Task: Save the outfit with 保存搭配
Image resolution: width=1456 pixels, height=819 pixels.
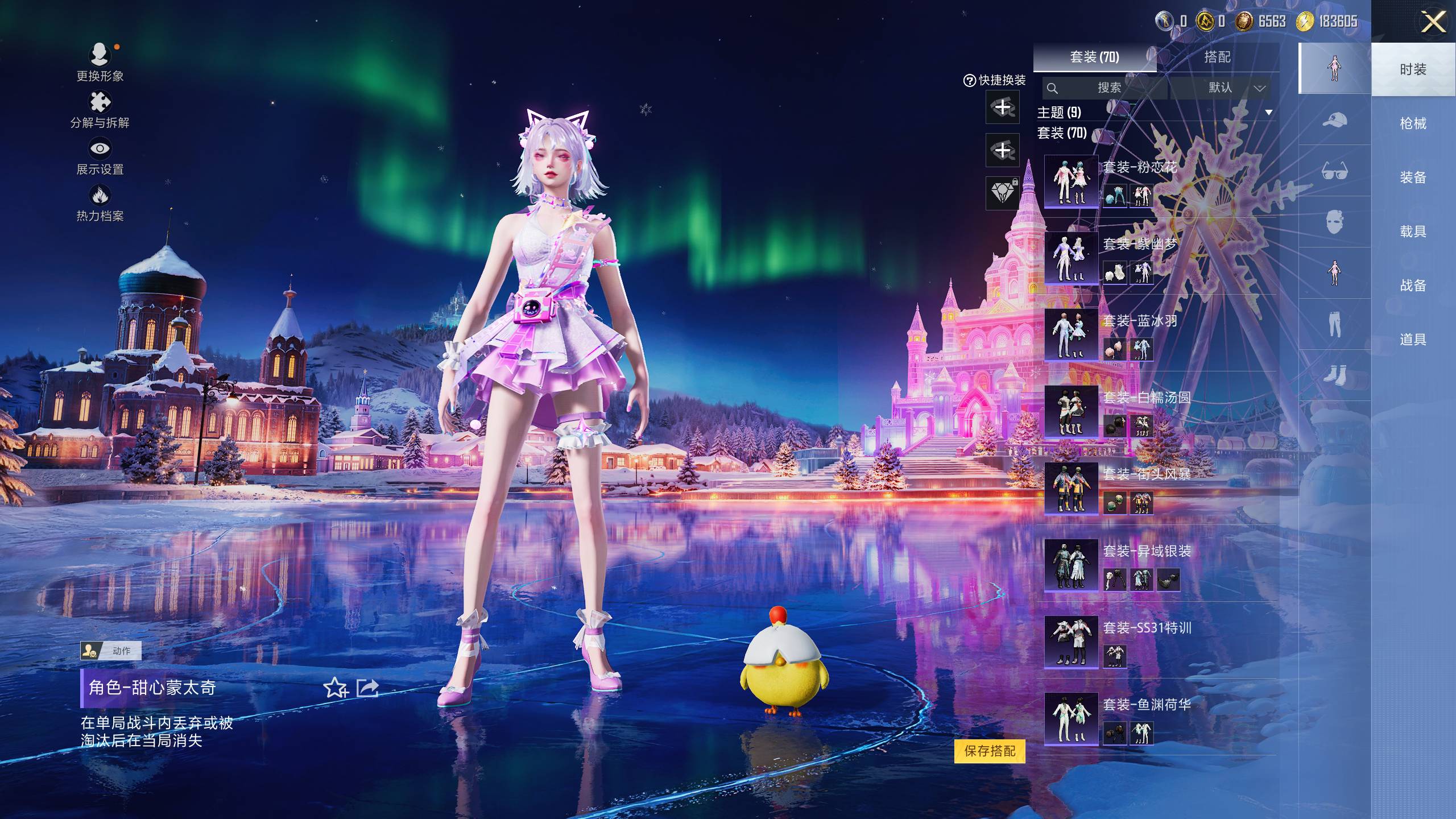Action: [x=990, y=751]
